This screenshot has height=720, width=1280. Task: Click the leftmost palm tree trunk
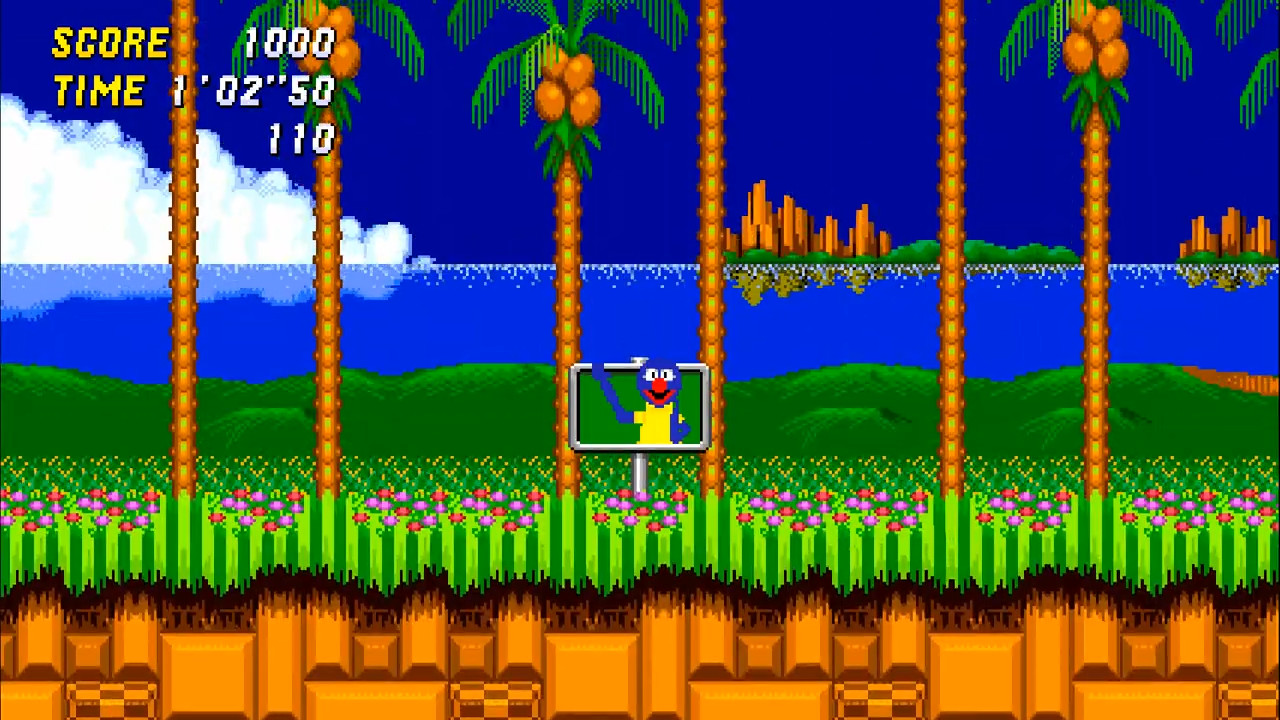pos(185,300)
